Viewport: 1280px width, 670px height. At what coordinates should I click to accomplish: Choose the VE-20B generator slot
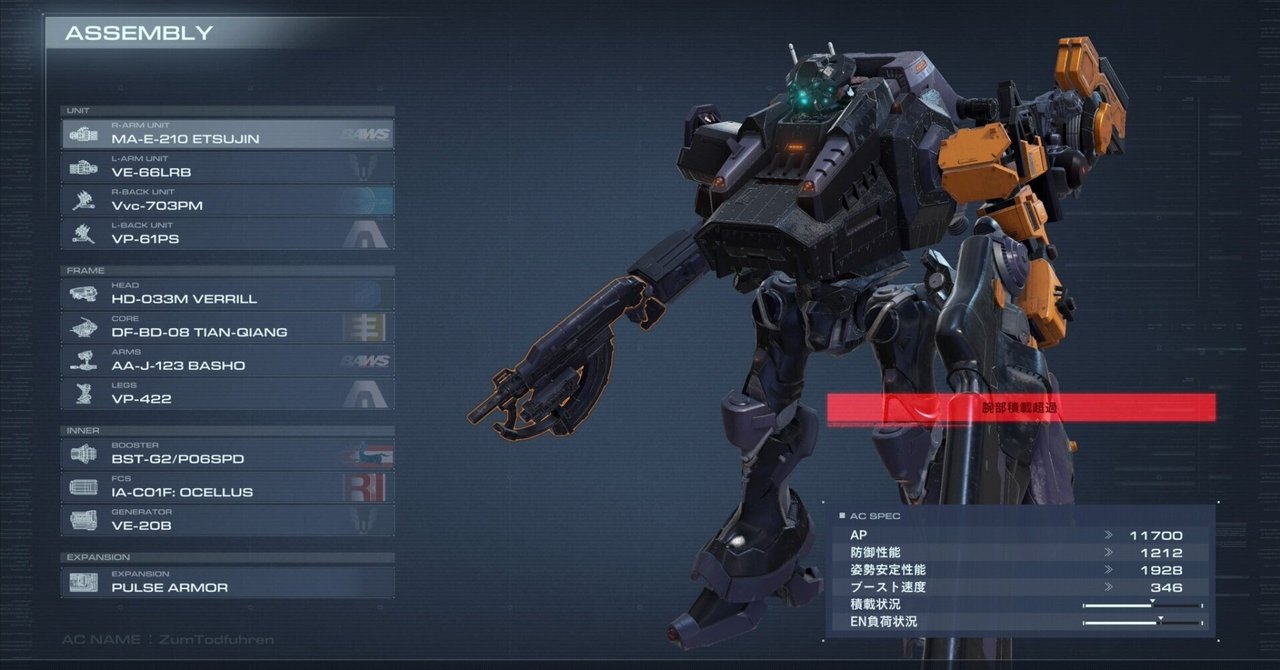(228, 520)
